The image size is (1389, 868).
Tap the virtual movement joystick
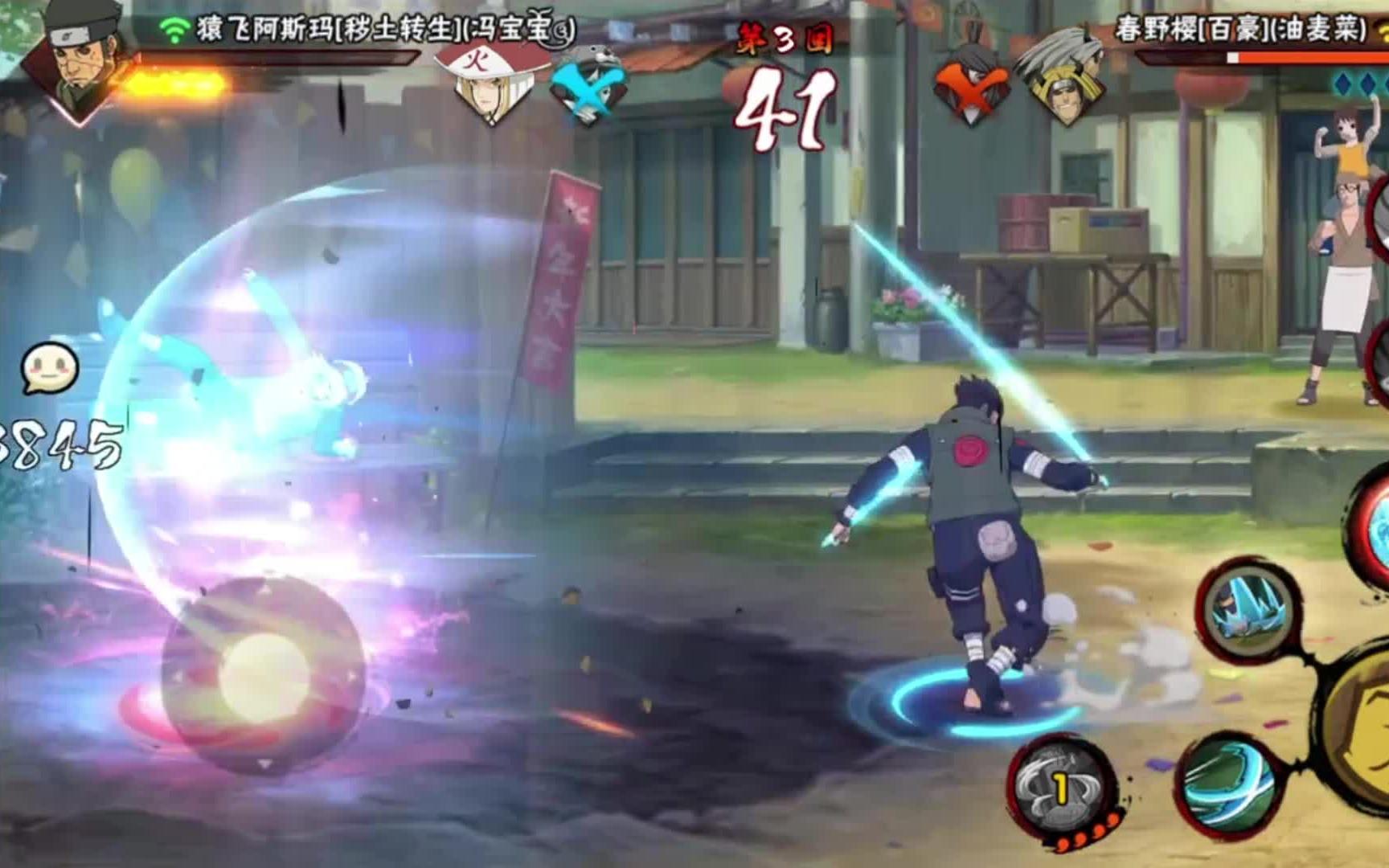[264, 674]
